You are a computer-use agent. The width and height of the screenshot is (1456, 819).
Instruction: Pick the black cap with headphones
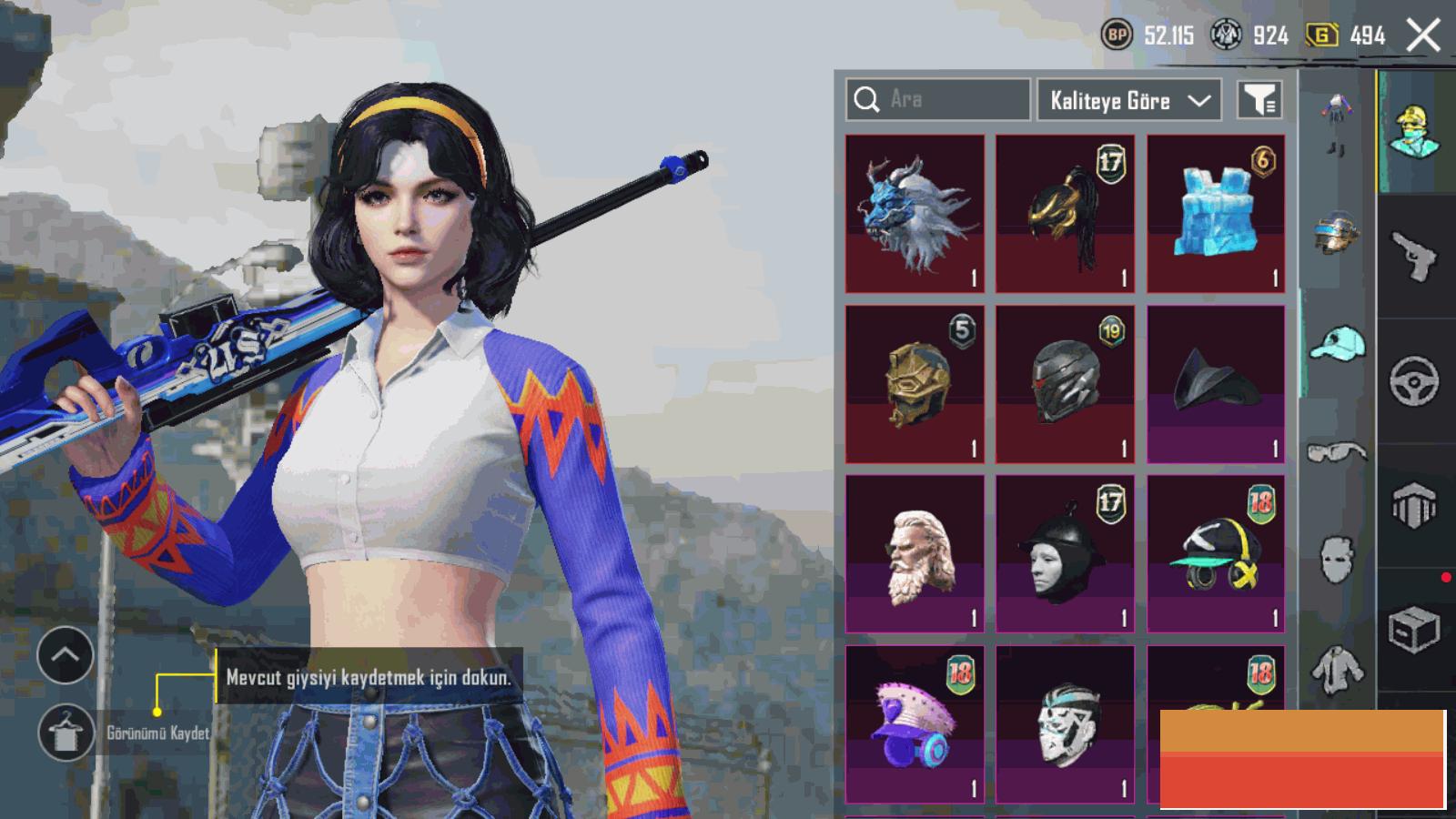pos(1216,553)
